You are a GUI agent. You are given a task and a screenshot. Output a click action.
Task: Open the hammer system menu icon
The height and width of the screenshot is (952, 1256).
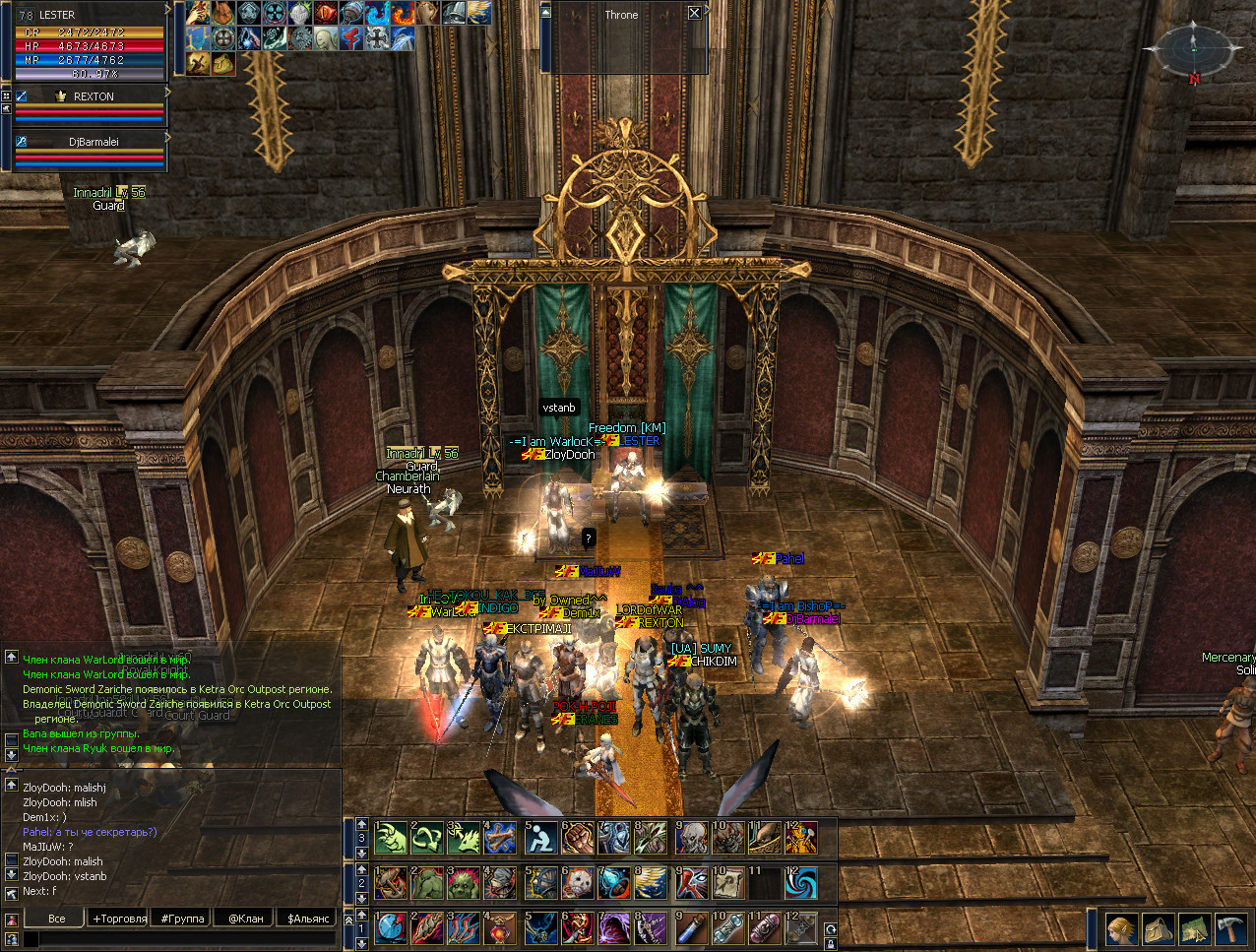pyautogui.click(x=1230, y=929)
